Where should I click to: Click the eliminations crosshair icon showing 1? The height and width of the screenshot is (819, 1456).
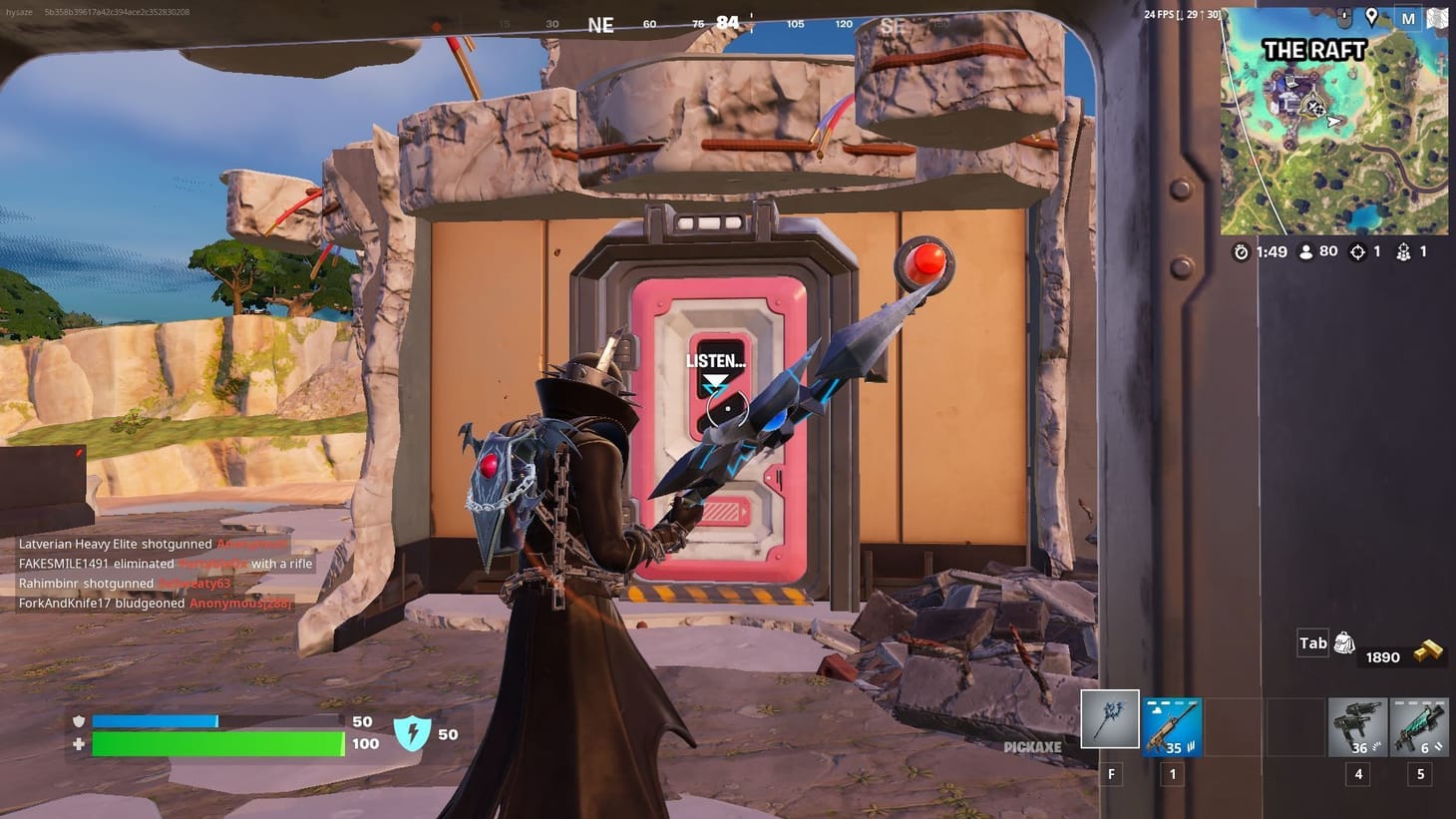(x=1358, y=251)
